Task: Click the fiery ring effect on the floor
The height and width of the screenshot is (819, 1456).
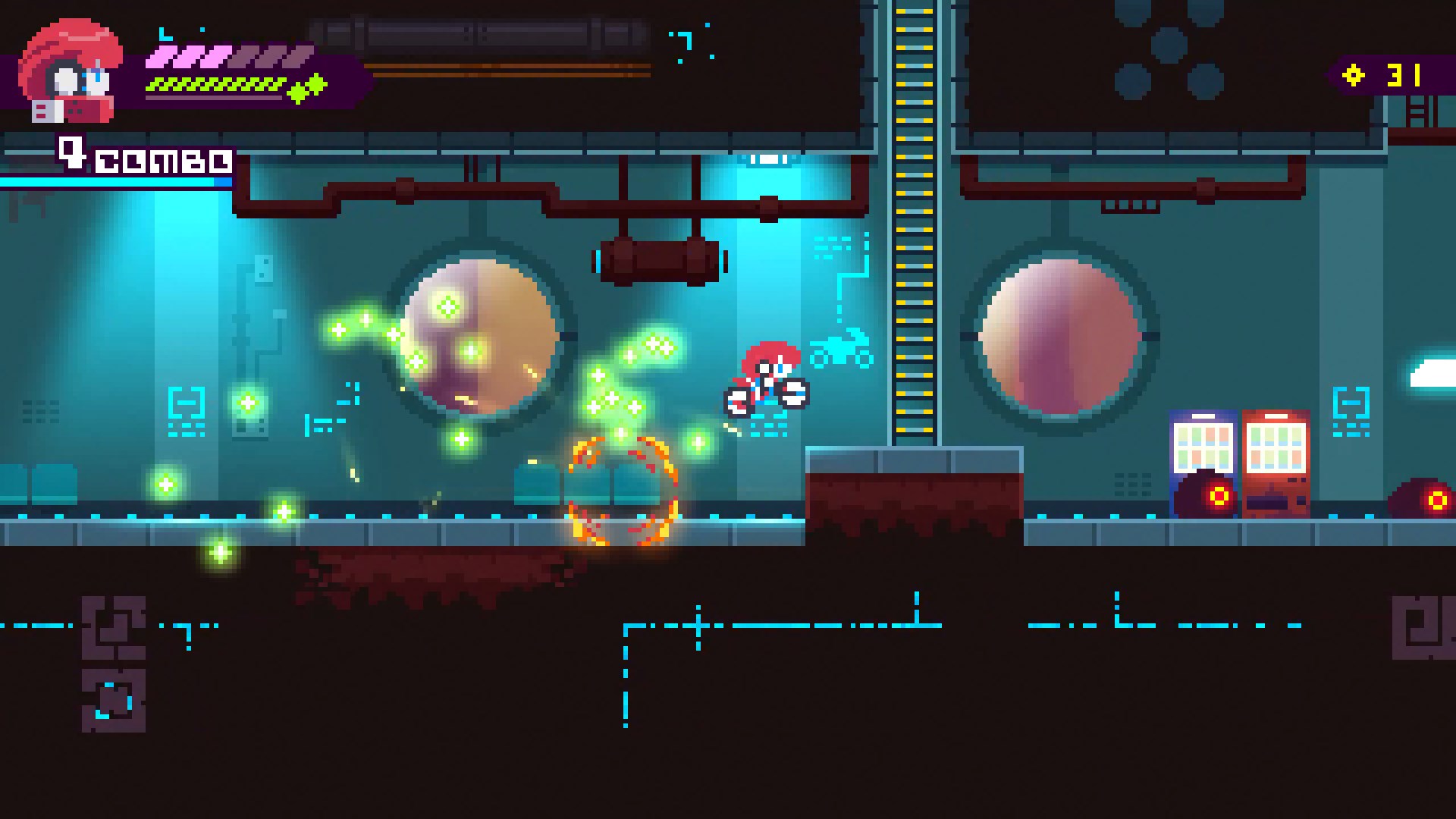Action: point(620,493)
